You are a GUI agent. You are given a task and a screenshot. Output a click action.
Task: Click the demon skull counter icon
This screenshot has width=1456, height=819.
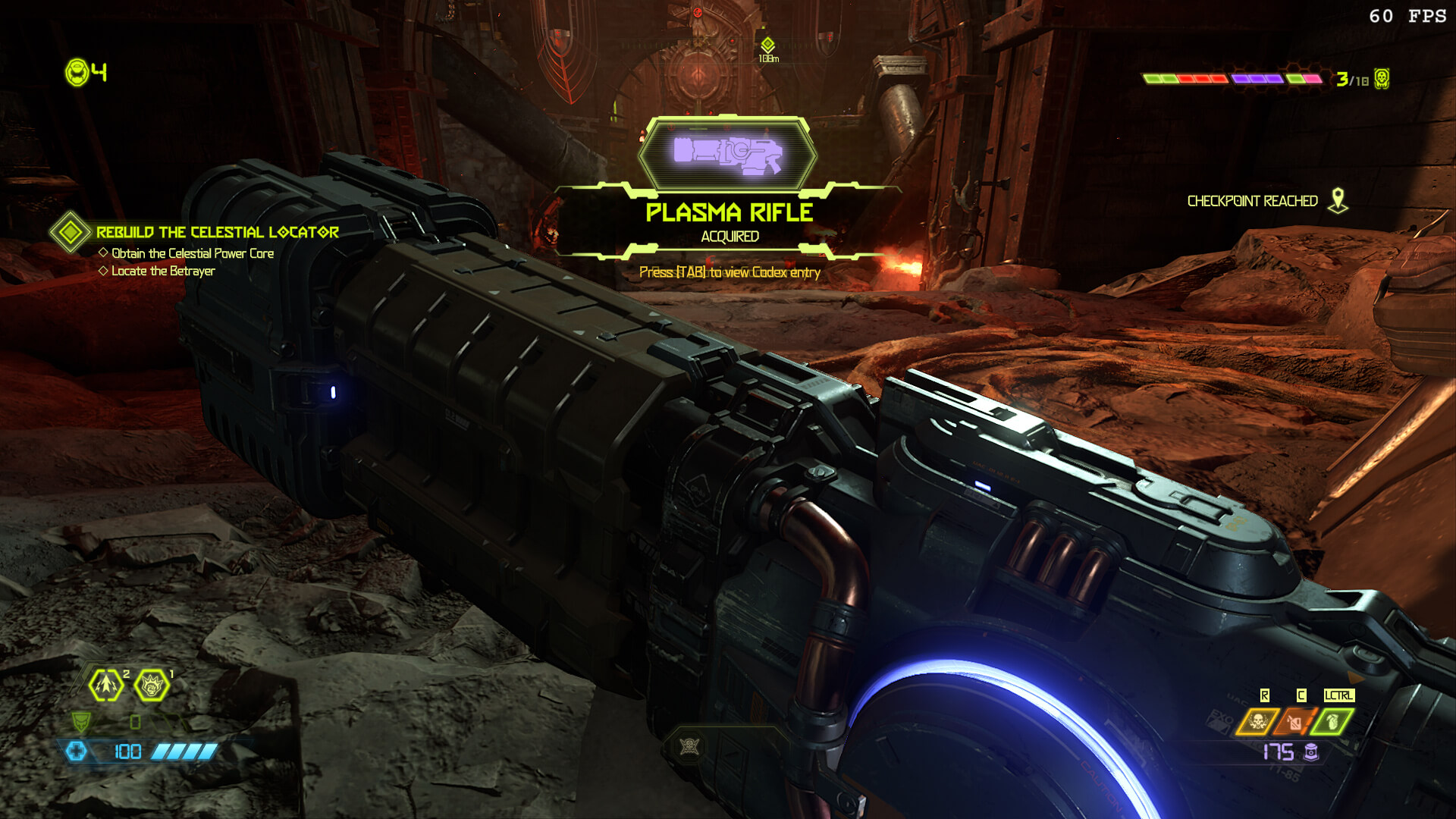[x=1382, y=79]
